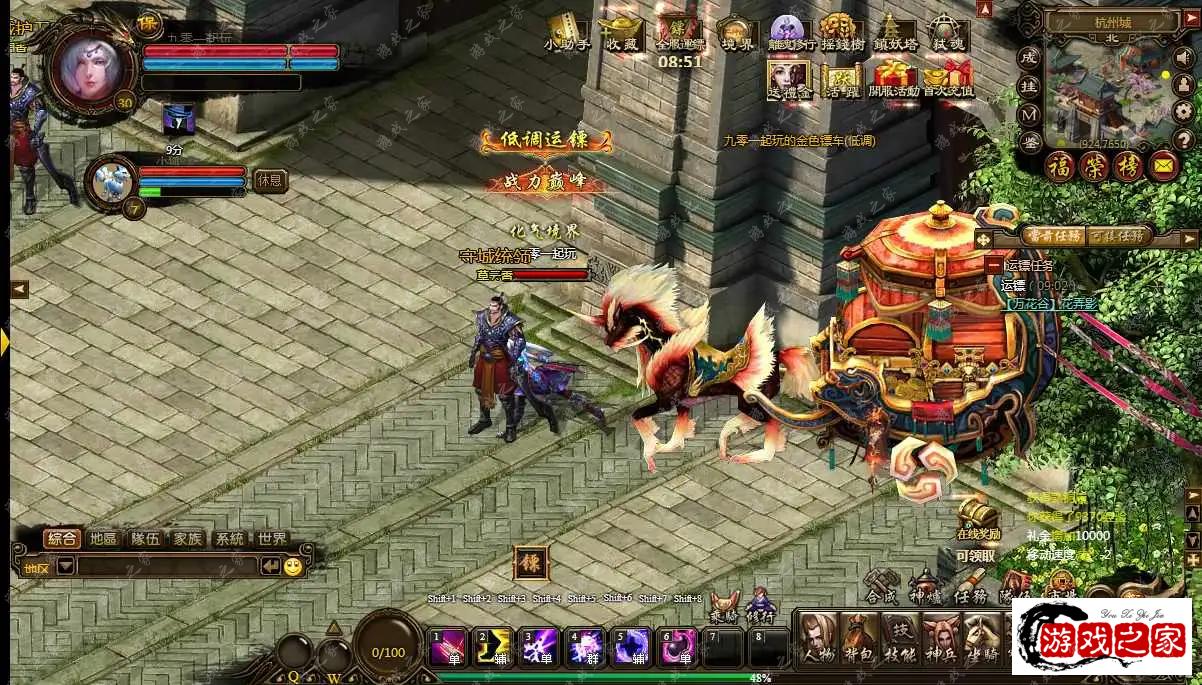Open the 摇钱树 money tree
This screenshot has width=1202, height=685.
click(x=841, y=31)
